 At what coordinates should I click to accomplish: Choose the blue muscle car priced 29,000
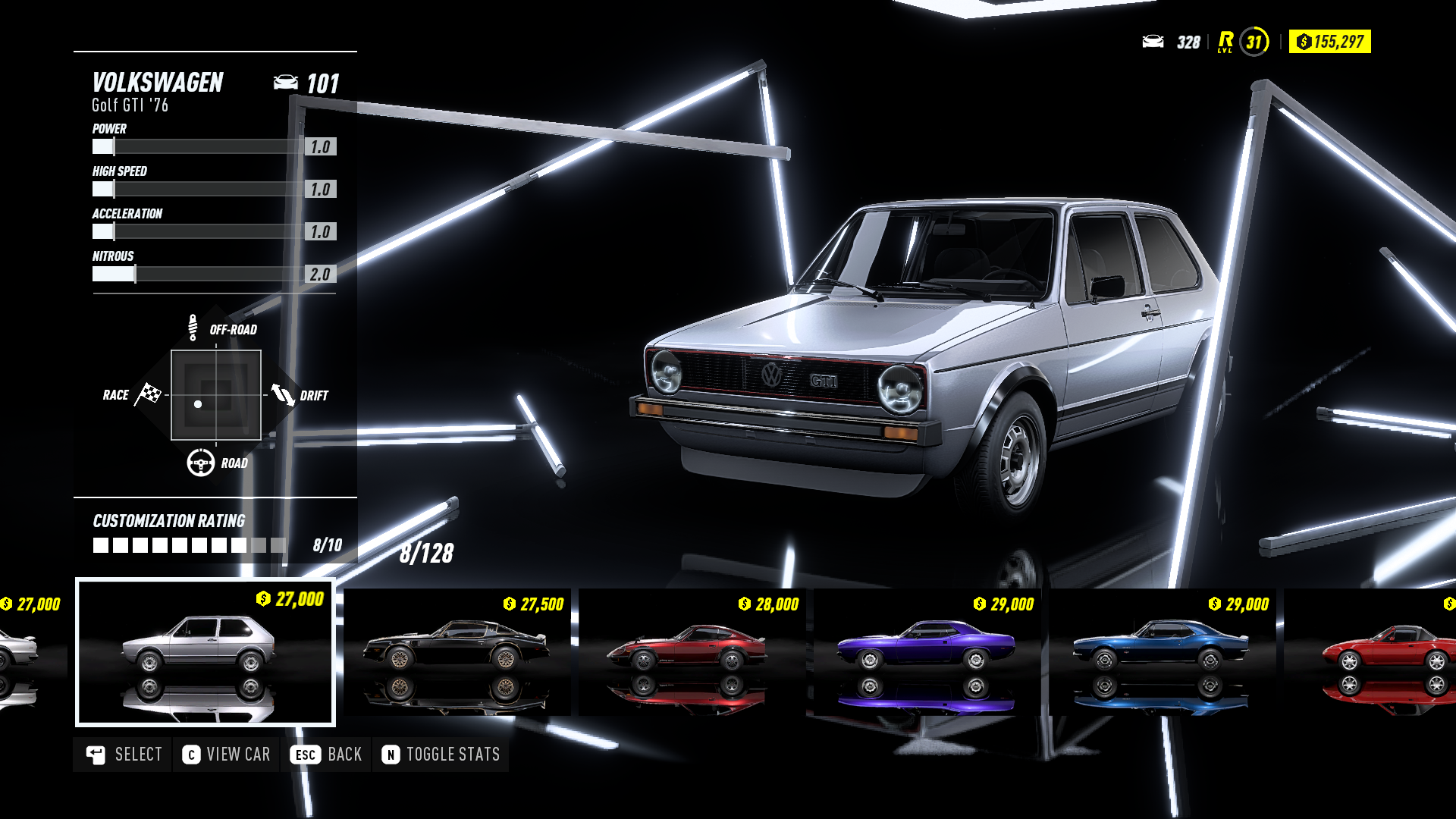tap(1162, 652)
